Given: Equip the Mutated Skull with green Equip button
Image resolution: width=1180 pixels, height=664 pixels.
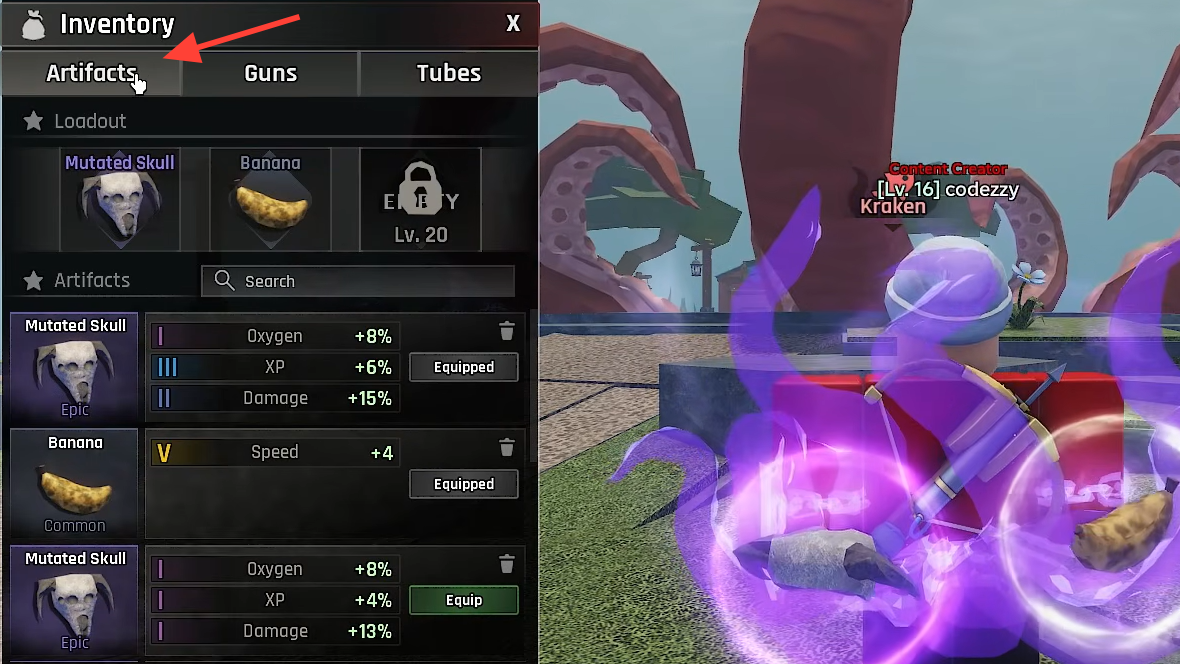Looking at the screenshot, I should tap(464, 600).
